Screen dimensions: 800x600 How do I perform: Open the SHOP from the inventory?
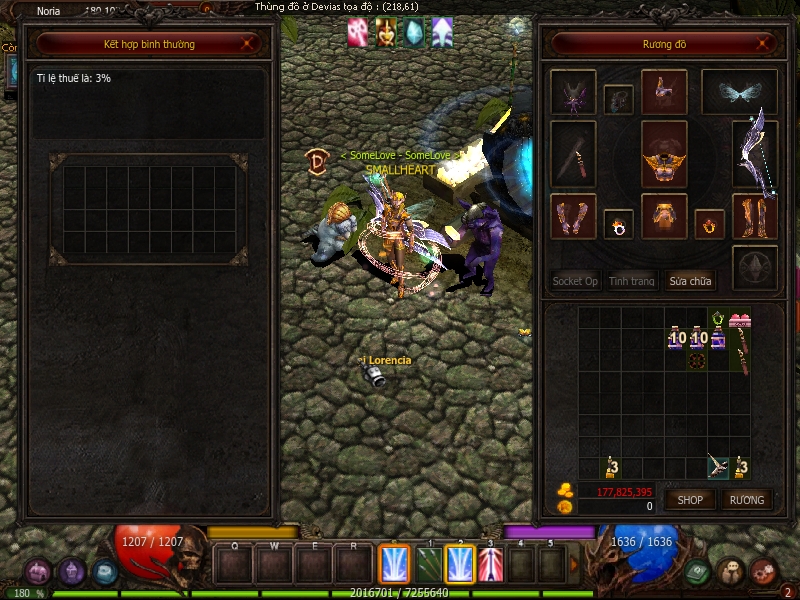point(691,499)
